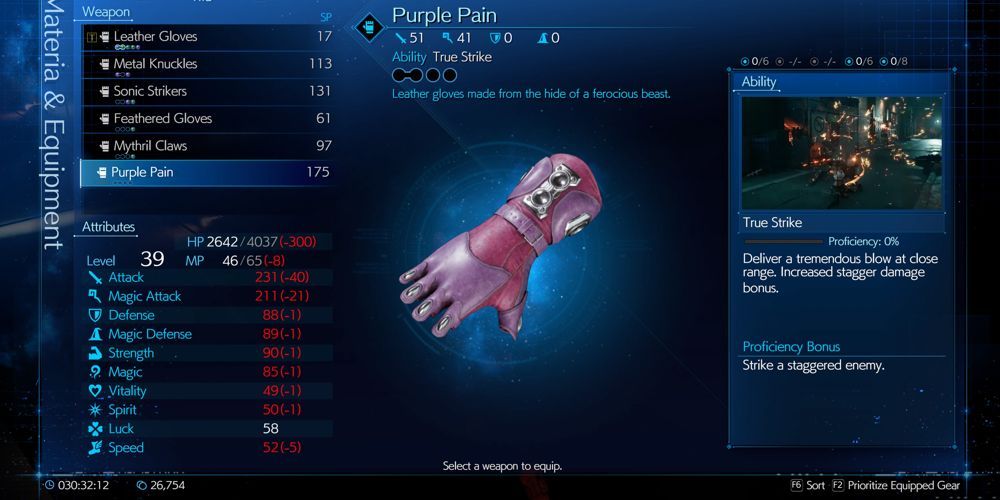Choose Metal Knuckles from the weapon list
This screenshot has width=1000, height=500.
click(x=155, y=64)
